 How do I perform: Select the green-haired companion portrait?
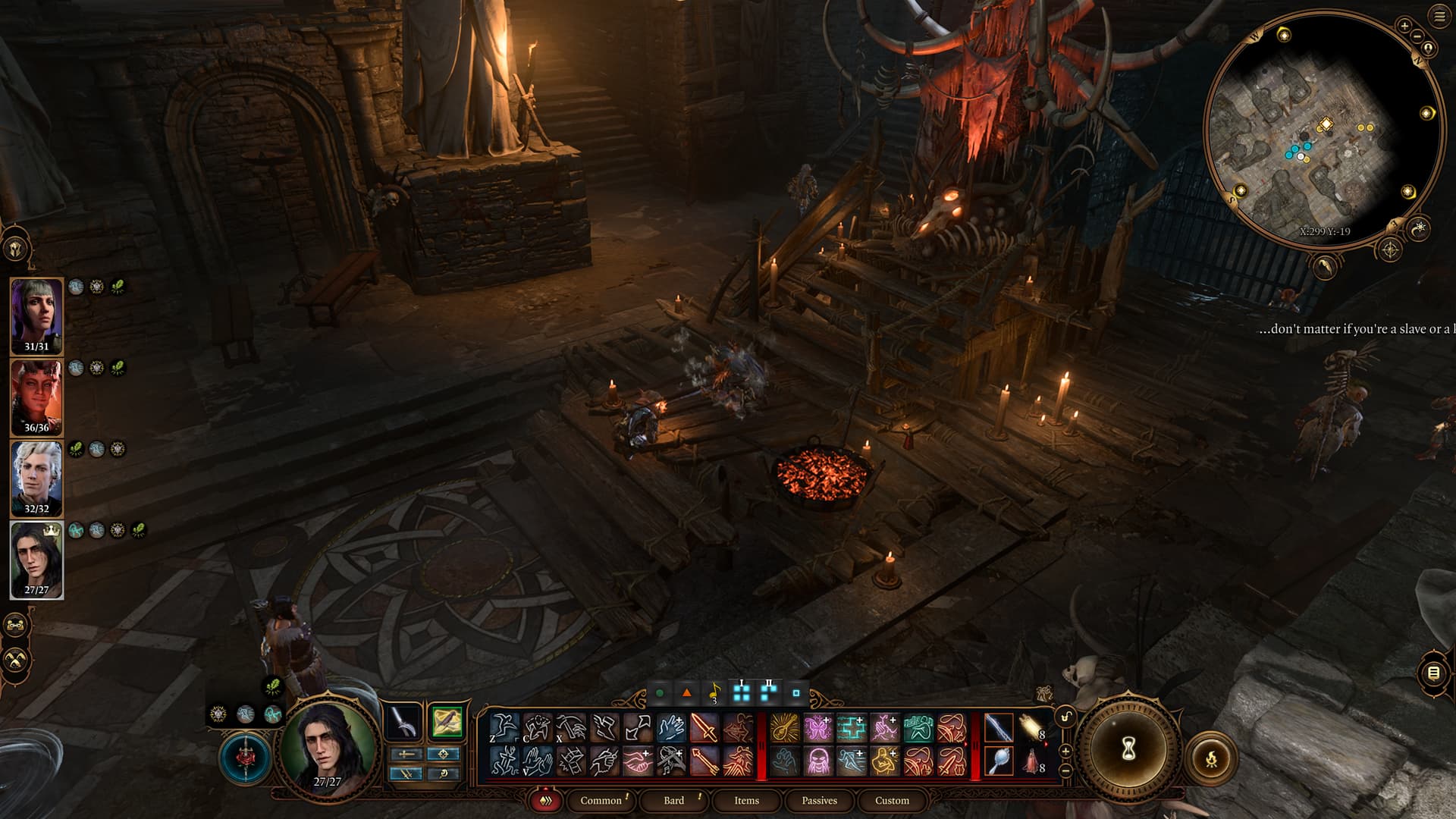click(x=36, y=315)
